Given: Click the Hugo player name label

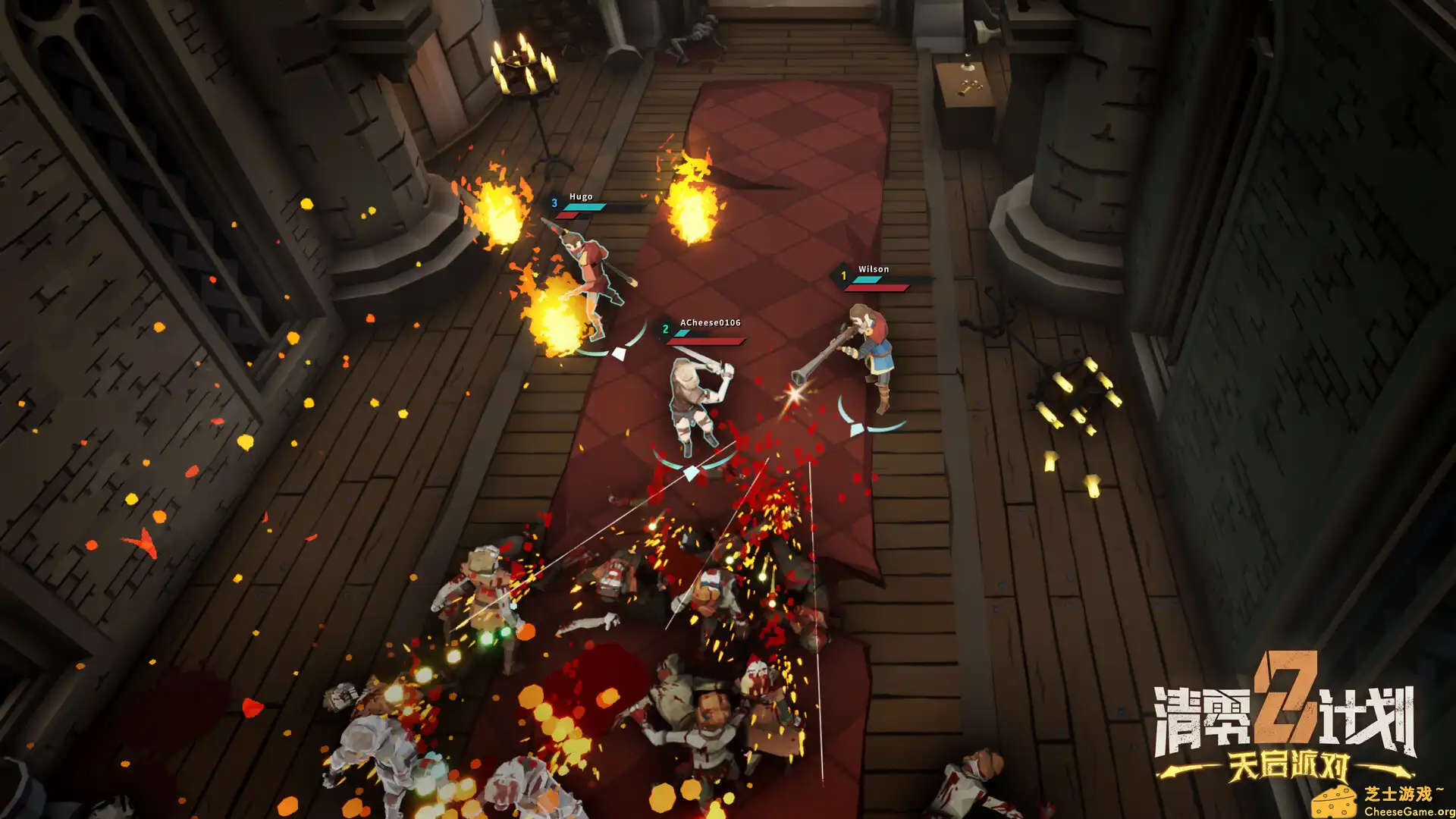Looking at the screenshot, I should 581,196.
